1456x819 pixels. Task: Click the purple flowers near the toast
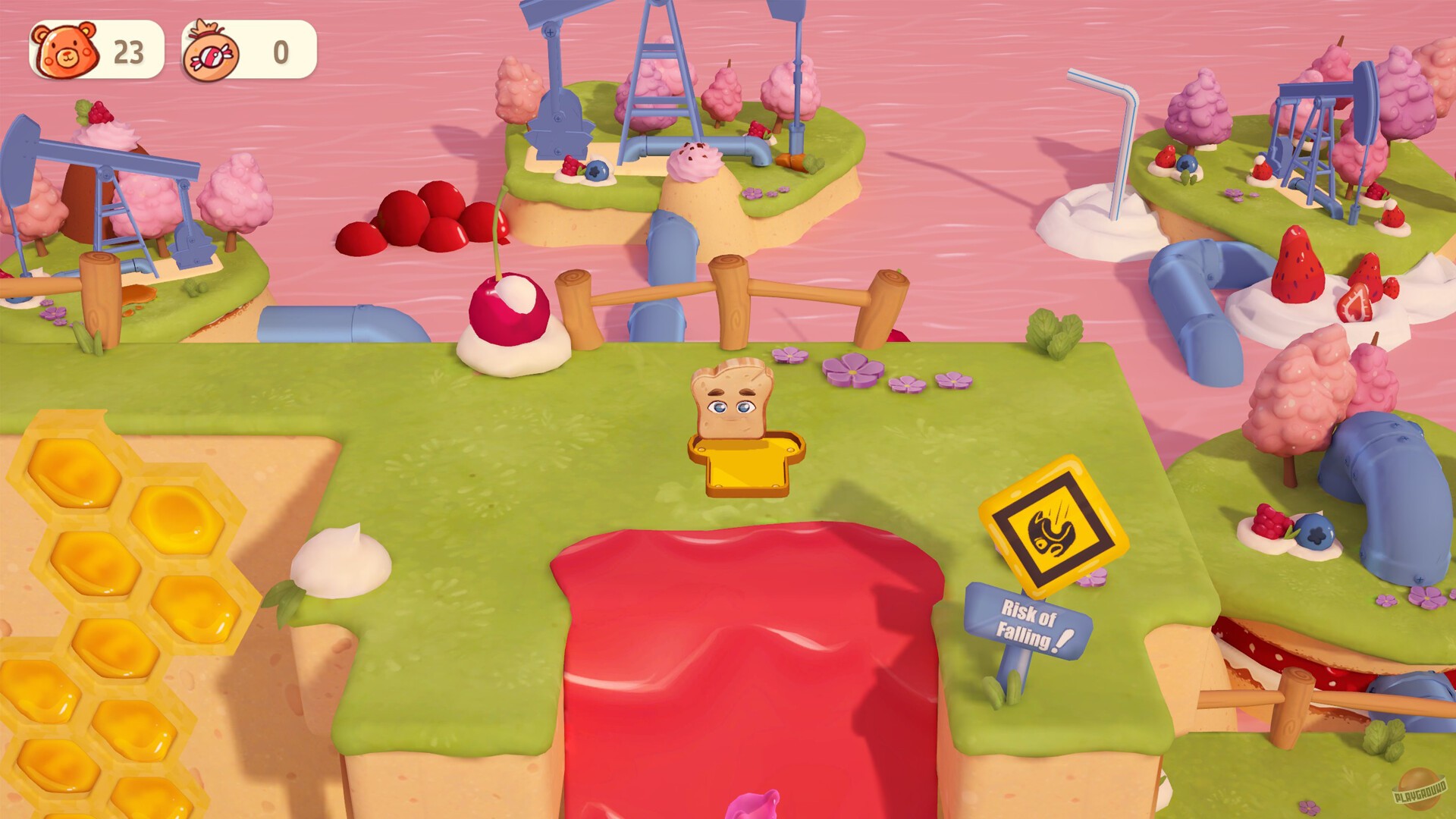(x=853, y=372)
